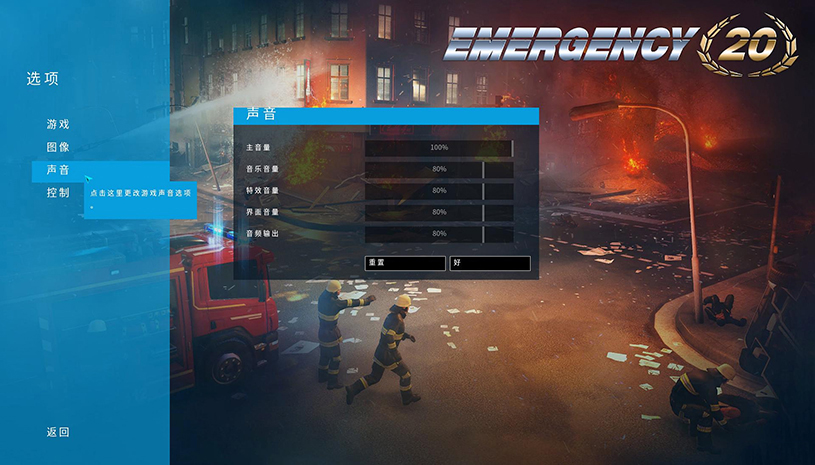Adjust the 音乐音量 slider

pos(438,170)
